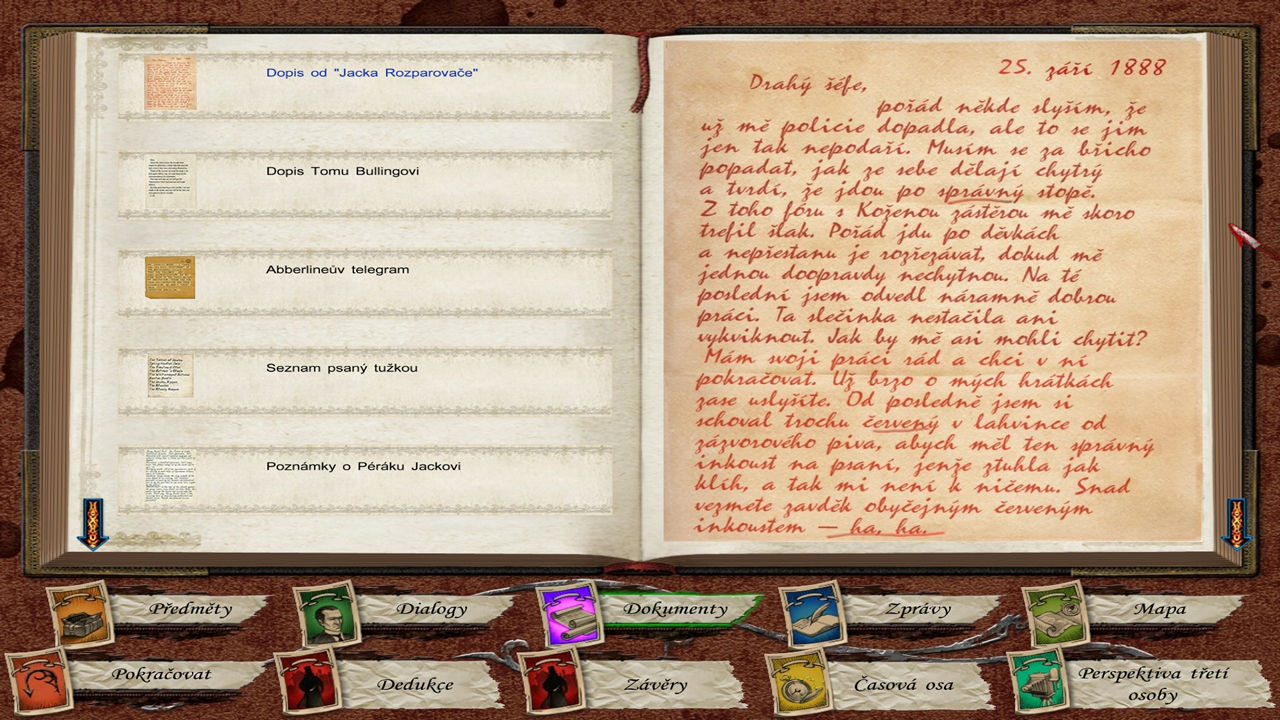Show the Mapa tab
This screenshot has height=720, width=1280.
pos(1160,608)
